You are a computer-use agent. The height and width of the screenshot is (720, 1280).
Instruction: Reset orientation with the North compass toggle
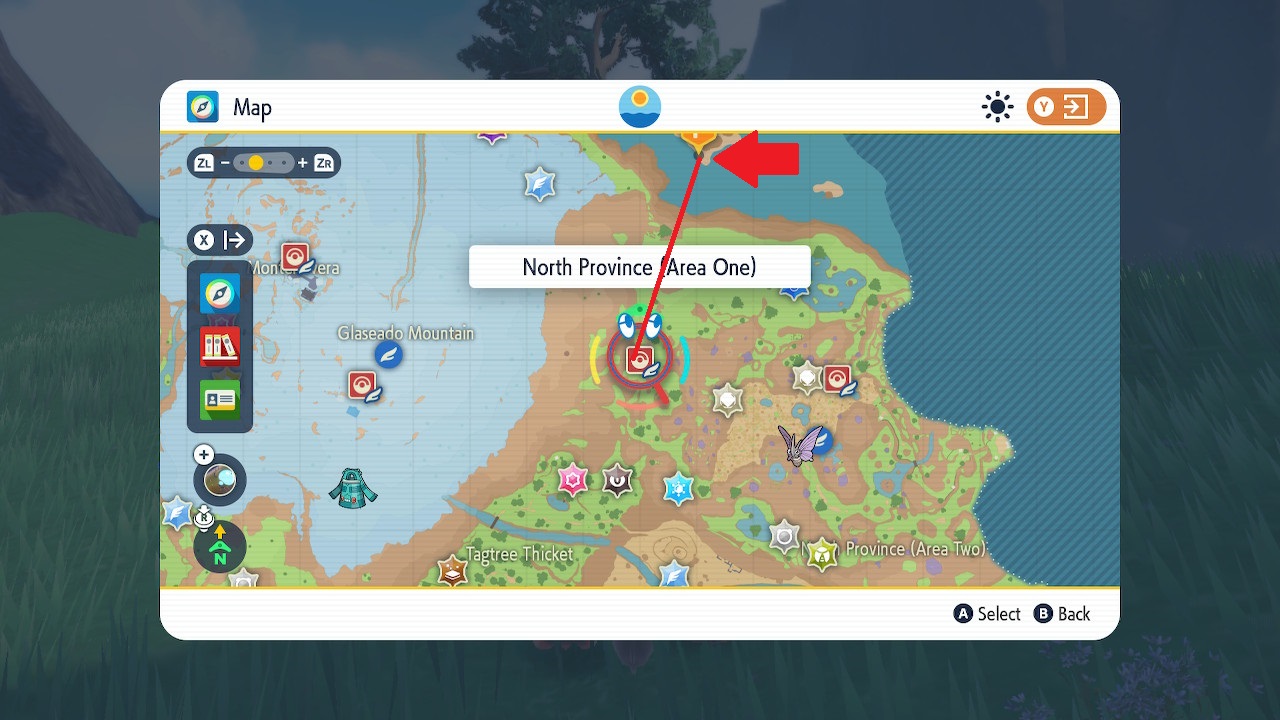coord(219,547)
